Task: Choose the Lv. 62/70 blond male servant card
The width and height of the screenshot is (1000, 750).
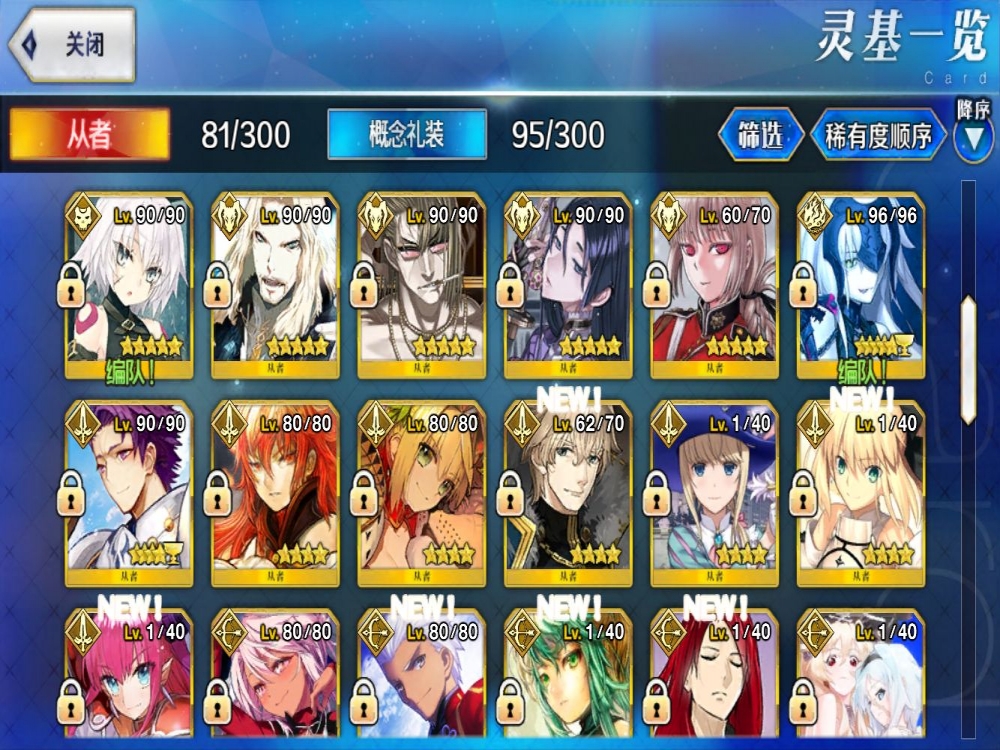Action: [x=567, y=490]
